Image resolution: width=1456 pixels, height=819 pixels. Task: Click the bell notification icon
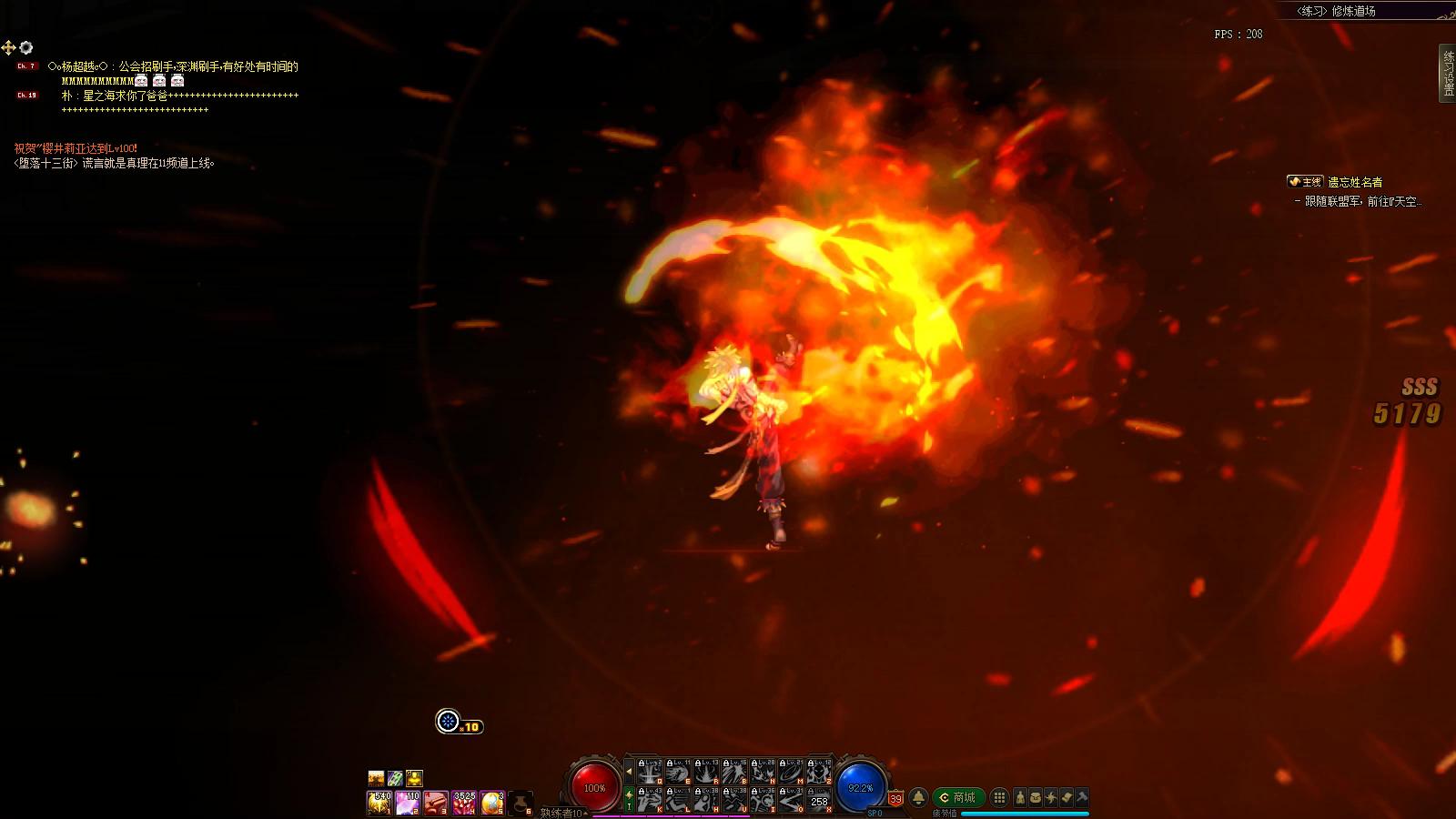click(x=919, y=797)
